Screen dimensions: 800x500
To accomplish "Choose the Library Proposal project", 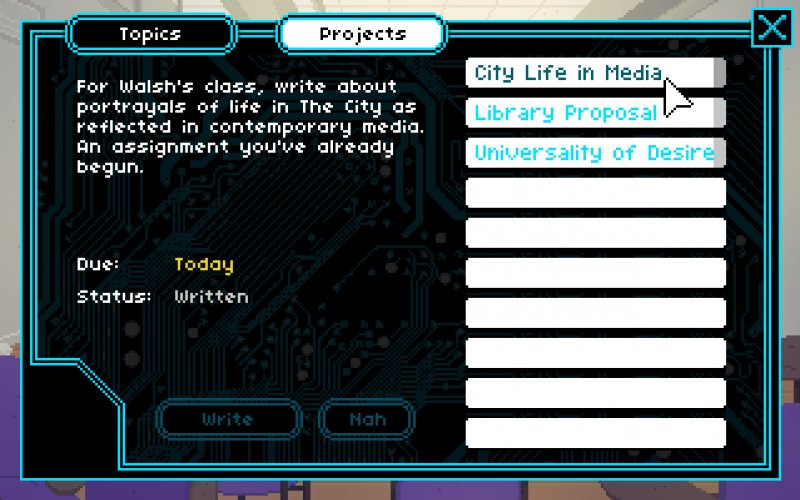I will coord(590,113).
